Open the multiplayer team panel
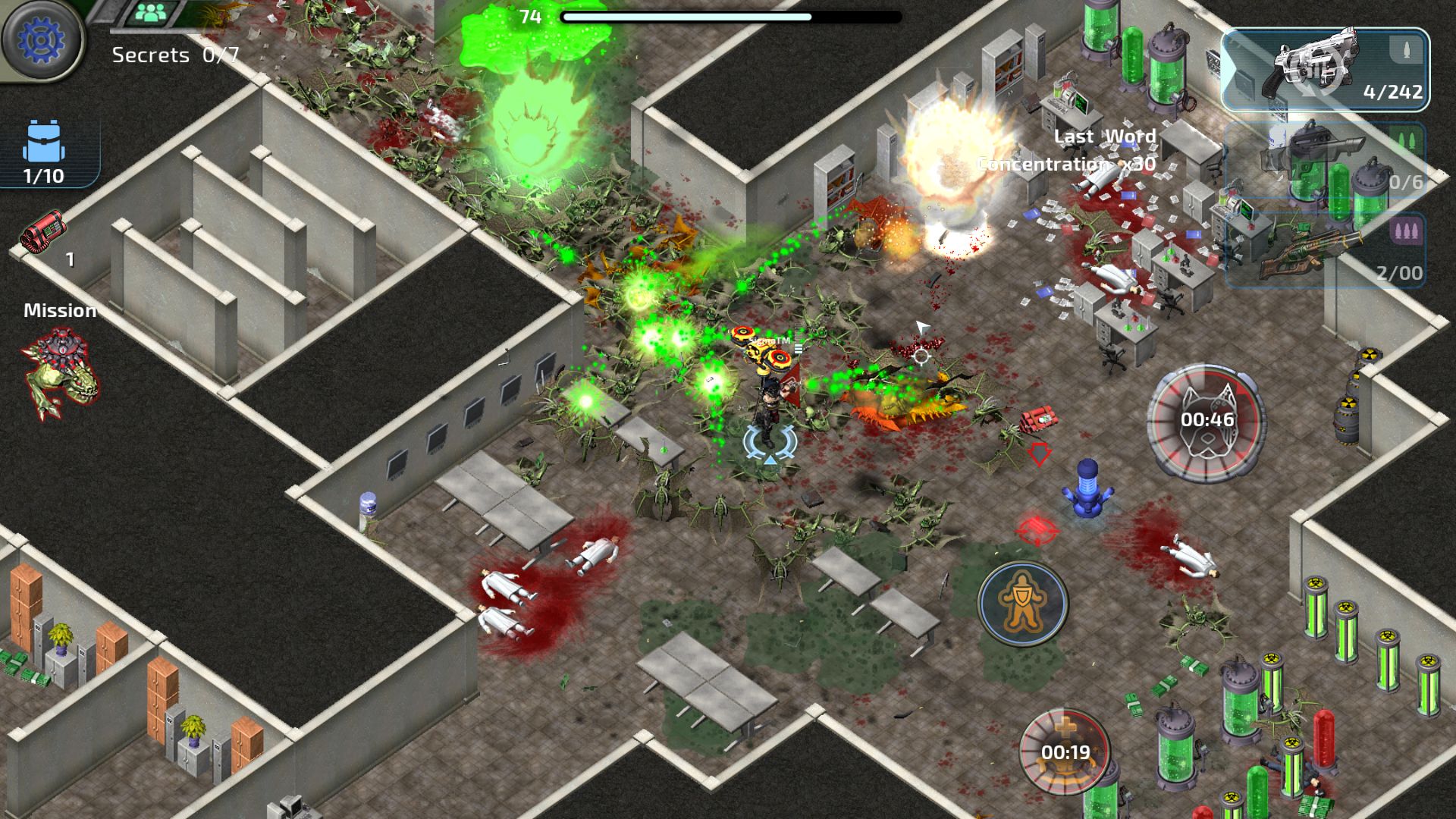 click(x=154, y=13)
